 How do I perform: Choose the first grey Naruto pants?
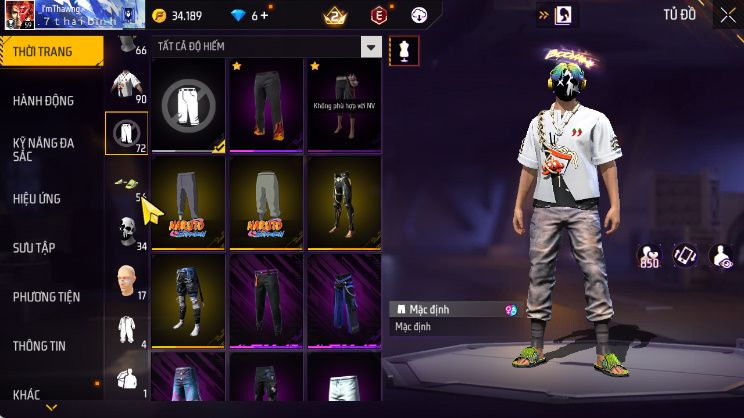pos(189,201)
